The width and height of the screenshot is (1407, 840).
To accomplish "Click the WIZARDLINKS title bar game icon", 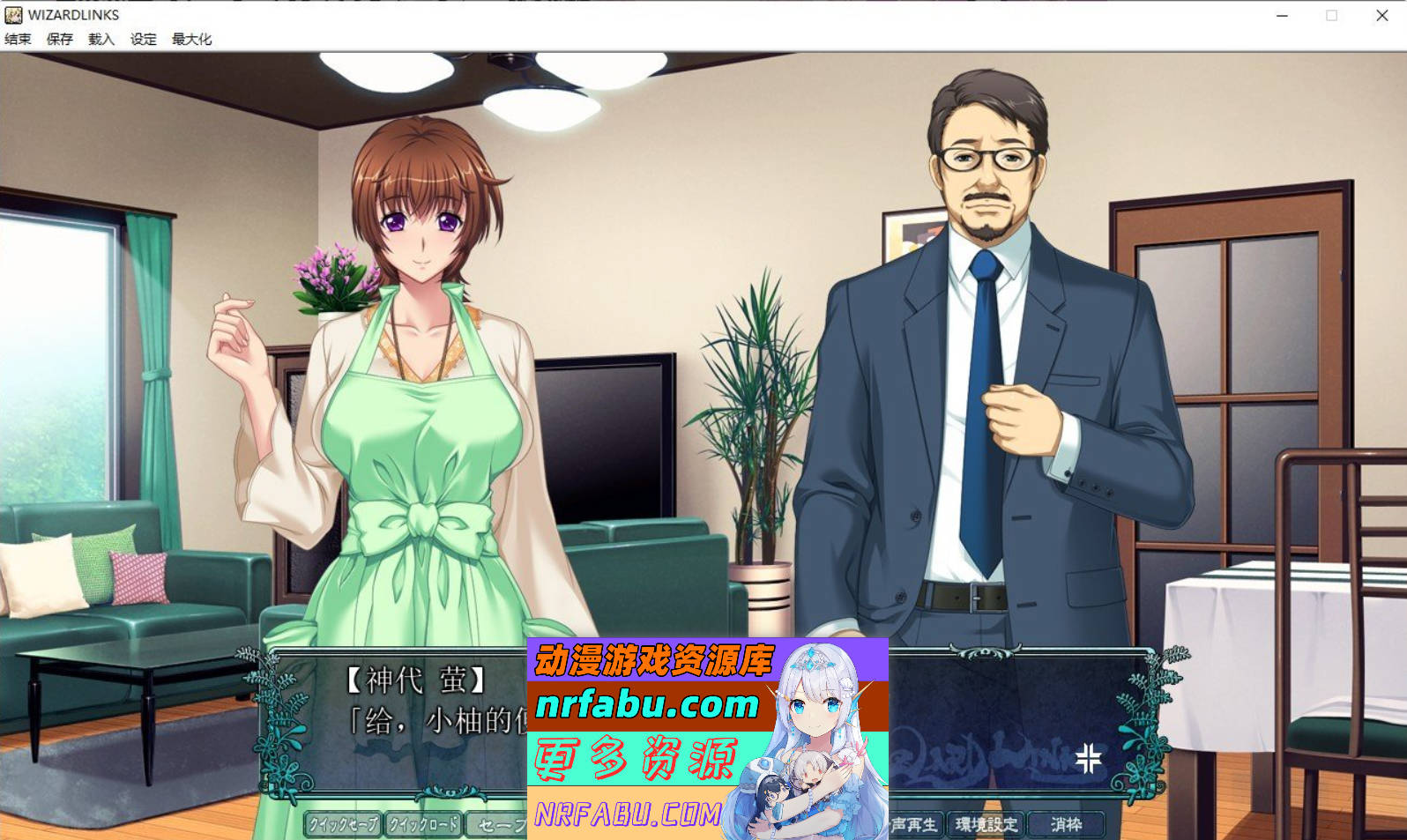I will [12, 15].
